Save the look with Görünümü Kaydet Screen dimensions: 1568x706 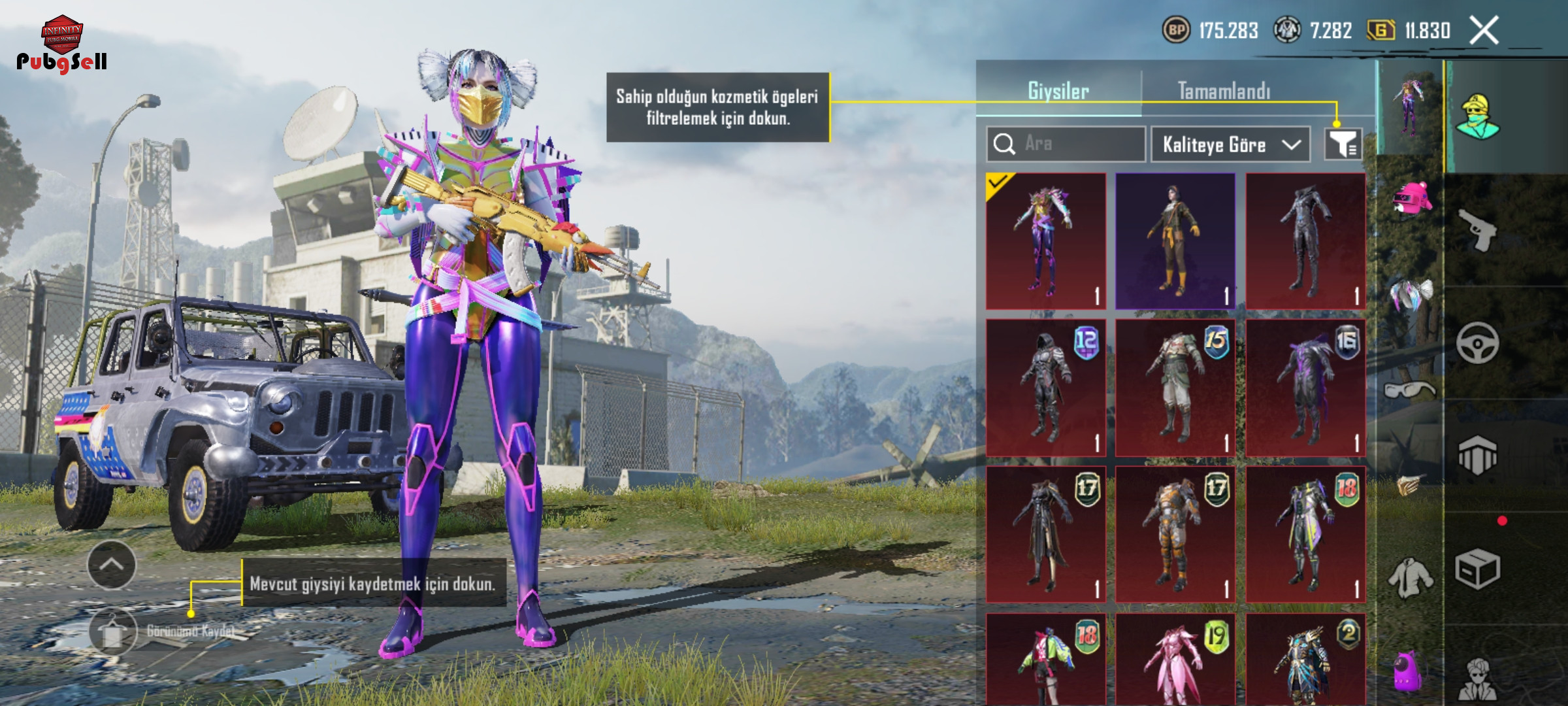[x=112, y=631]
